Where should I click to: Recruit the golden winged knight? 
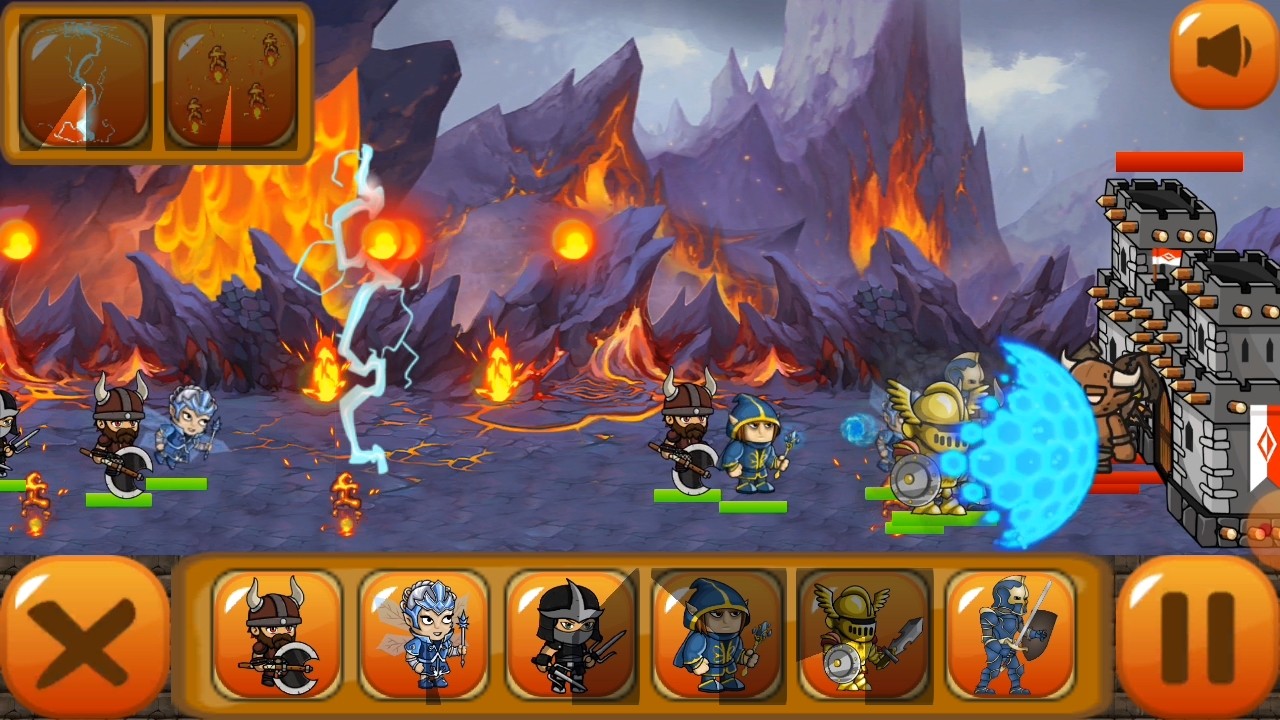click(x=864, y=634)
